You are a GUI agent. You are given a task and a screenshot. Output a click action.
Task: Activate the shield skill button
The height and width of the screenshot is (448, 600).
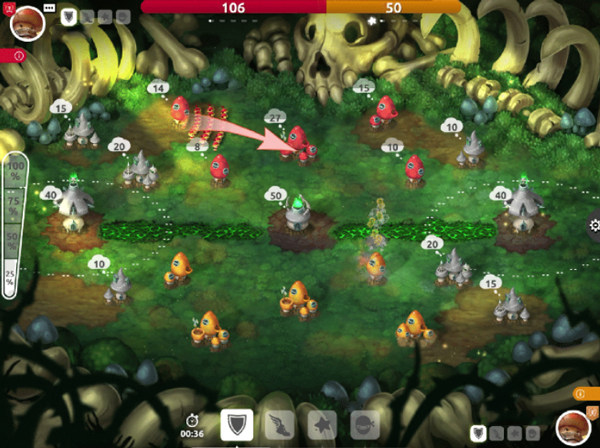tap(236, 425)
